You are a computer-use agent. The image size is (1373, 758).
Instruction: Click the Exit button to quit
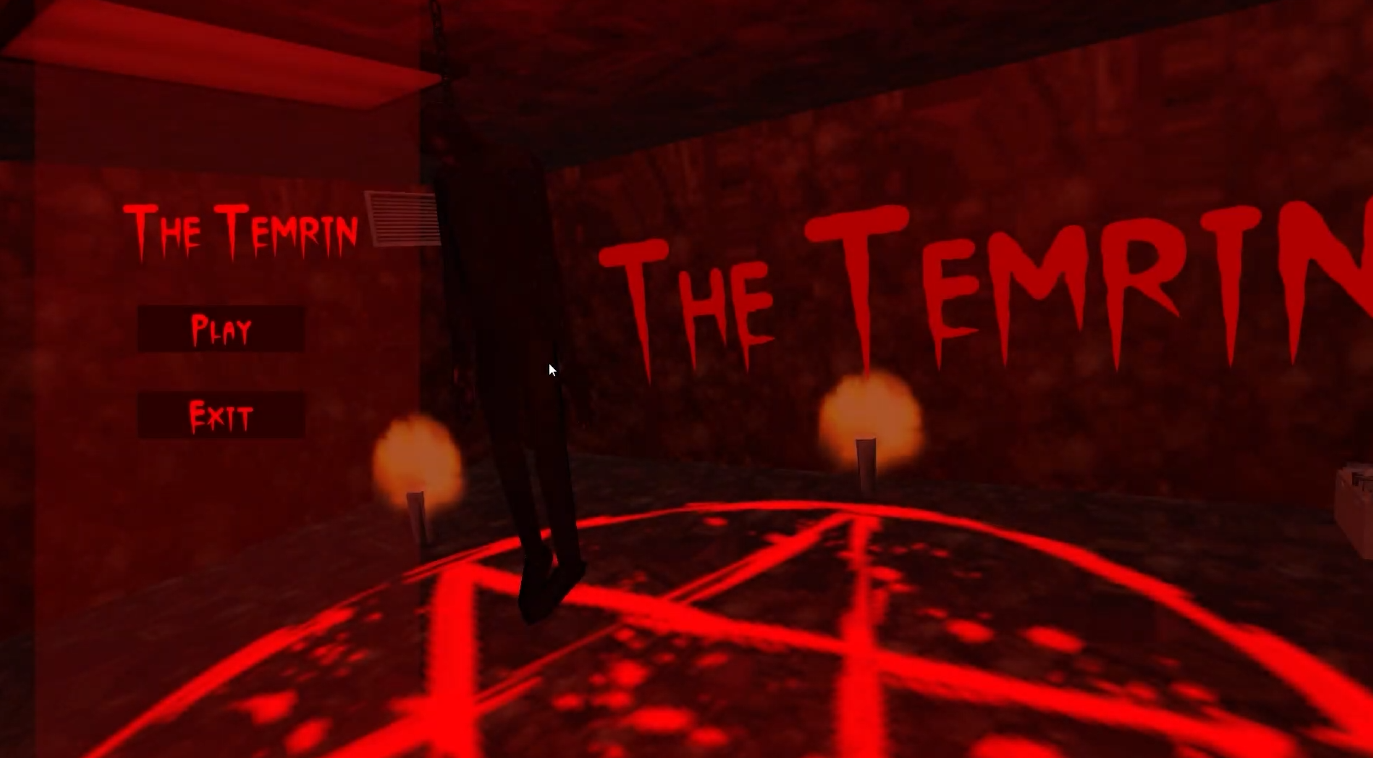220,414
